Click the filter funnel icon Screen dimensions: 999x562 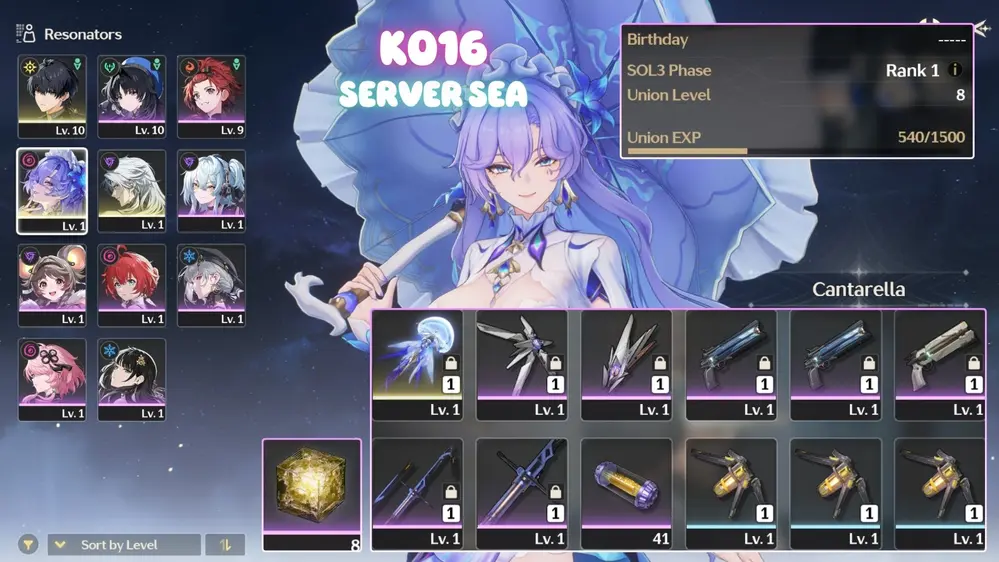28,545
